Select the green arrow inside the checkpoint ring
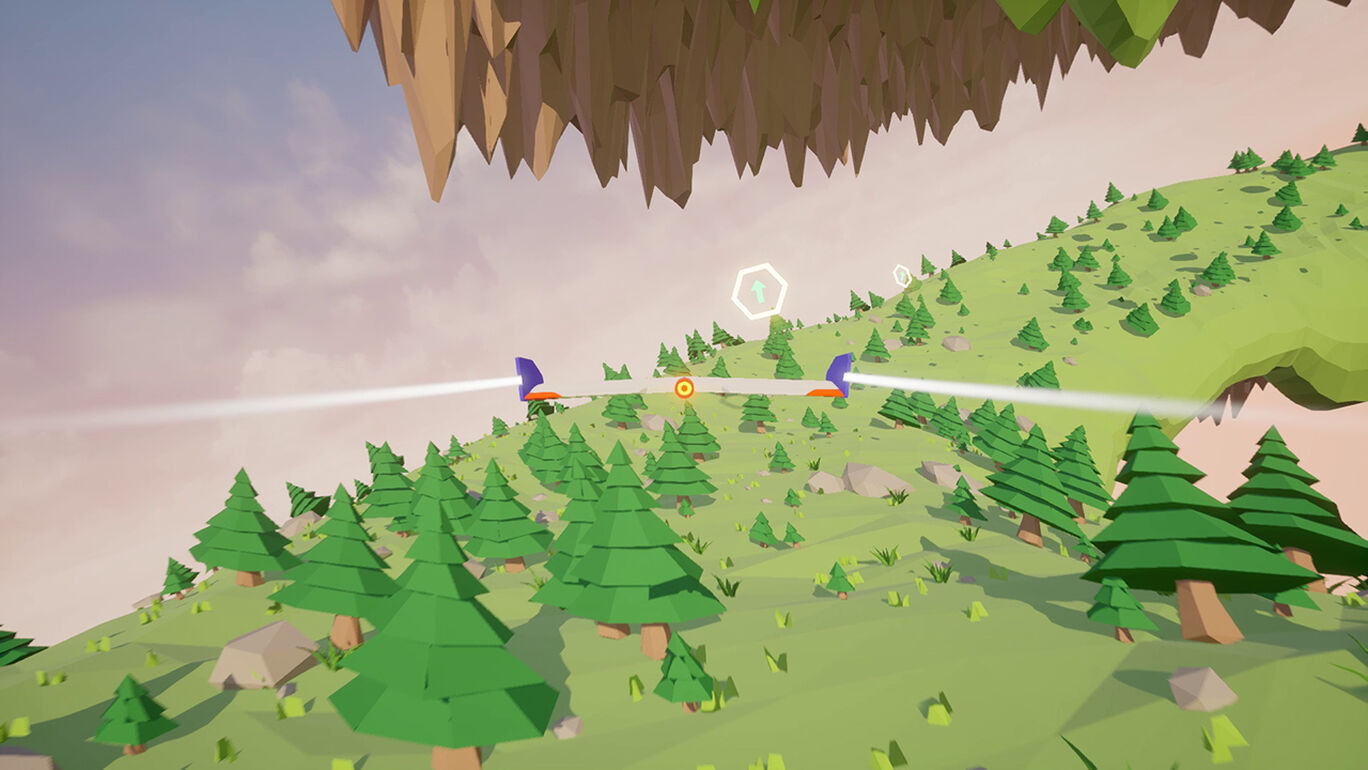Viewport: 1368px width, 770px height. tap(758, 292)
